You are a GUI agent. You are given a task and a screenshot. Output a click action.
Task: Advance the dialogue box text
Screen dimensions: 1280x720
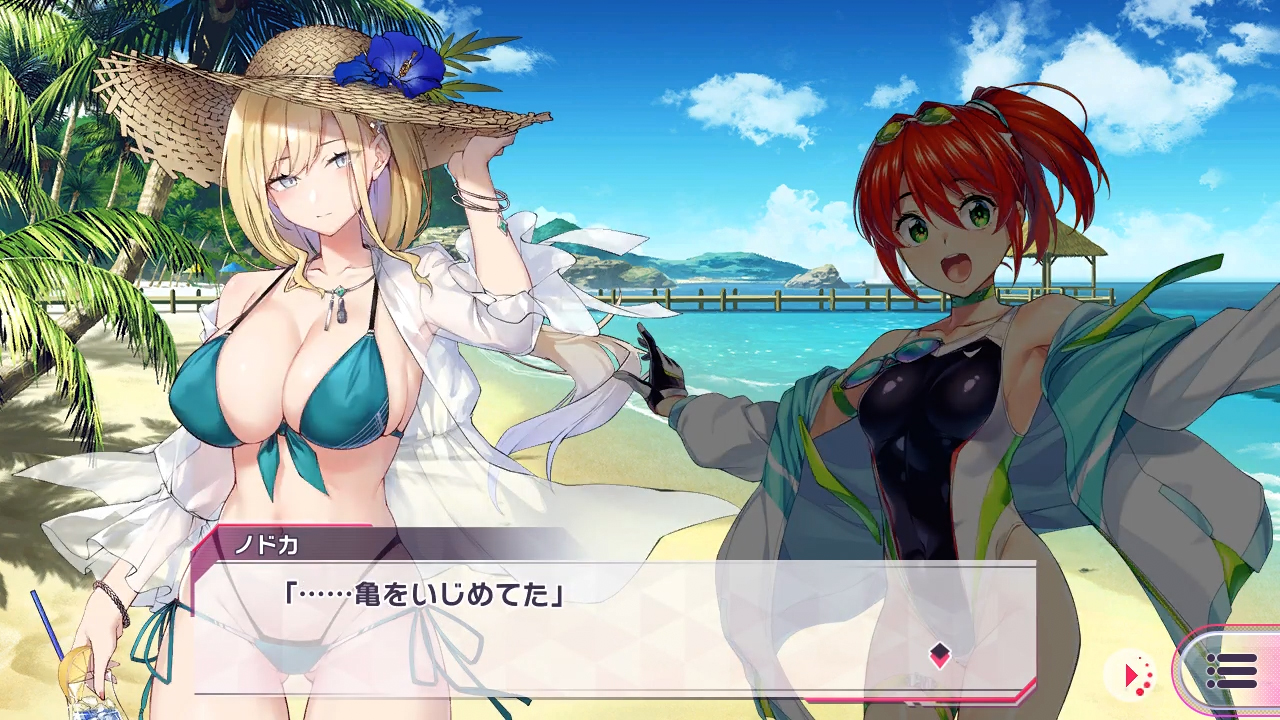tap(614, 628)
